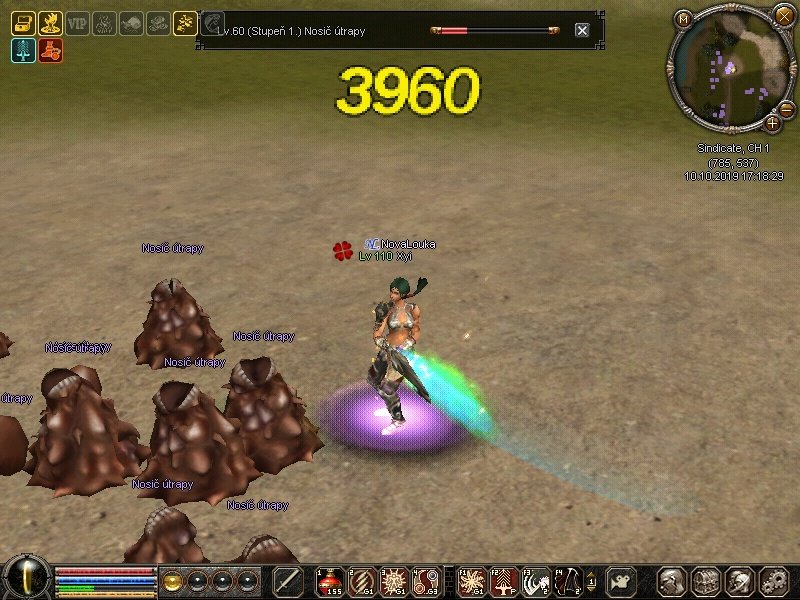
Task: Click the teal sword buff icon
Action: pos(22,50)
